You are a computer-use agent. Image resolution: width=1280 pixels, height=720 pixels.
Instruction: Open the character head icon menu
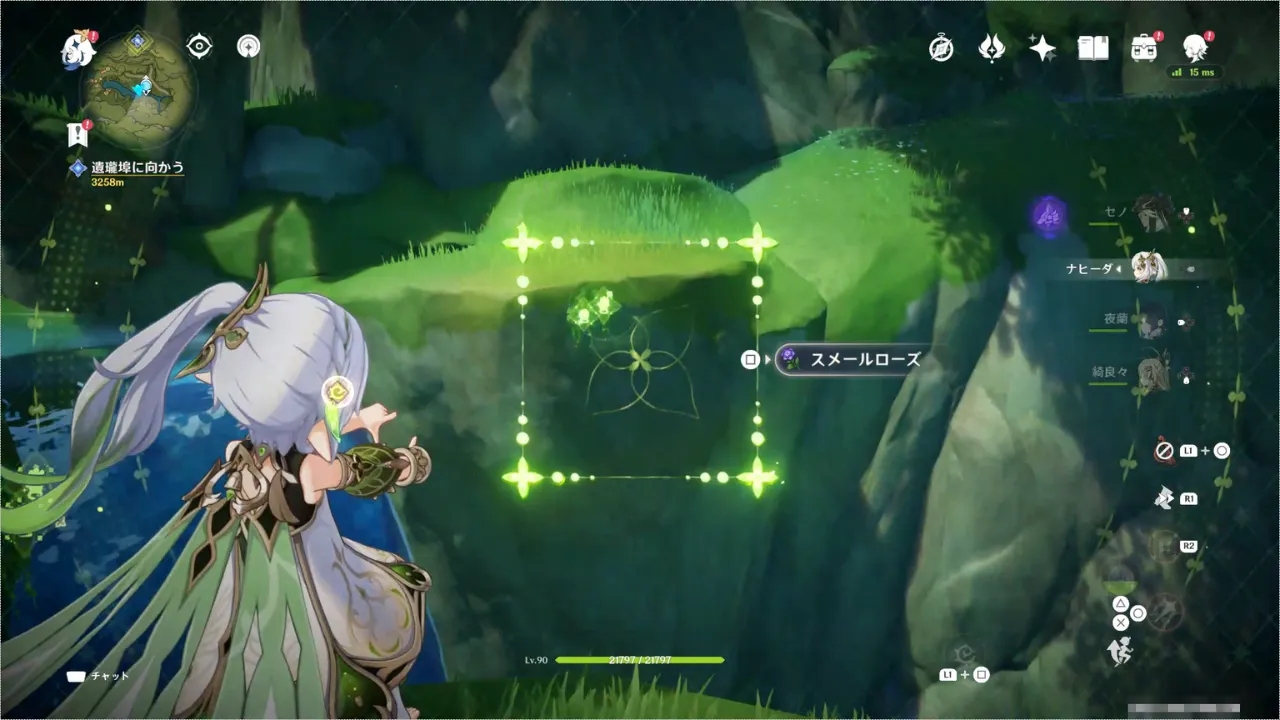(x=1195, y=46)
